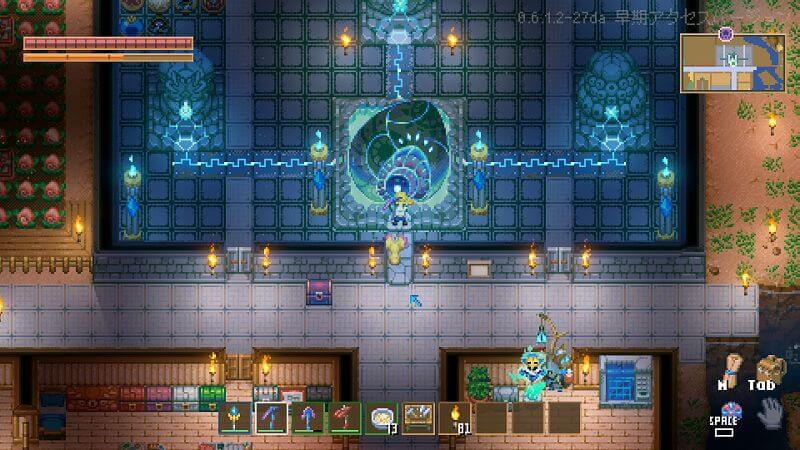Select the first hotbar slot with blue-orbed staff

[236, 417]
